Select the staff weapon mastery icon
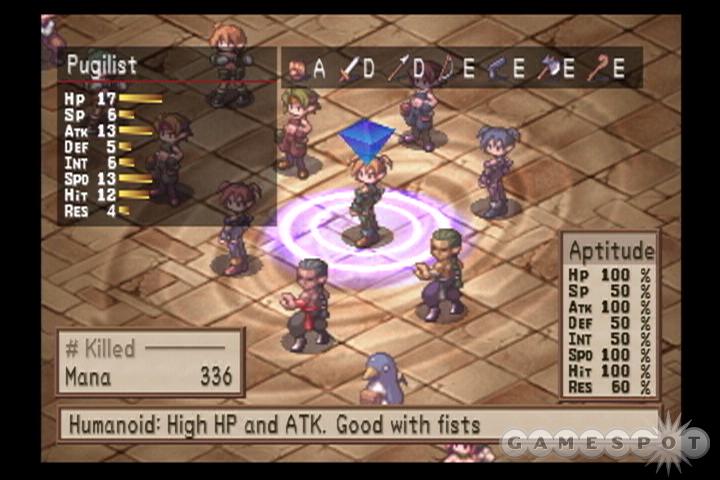Viewport: 720px width, 480px height. 597,68
